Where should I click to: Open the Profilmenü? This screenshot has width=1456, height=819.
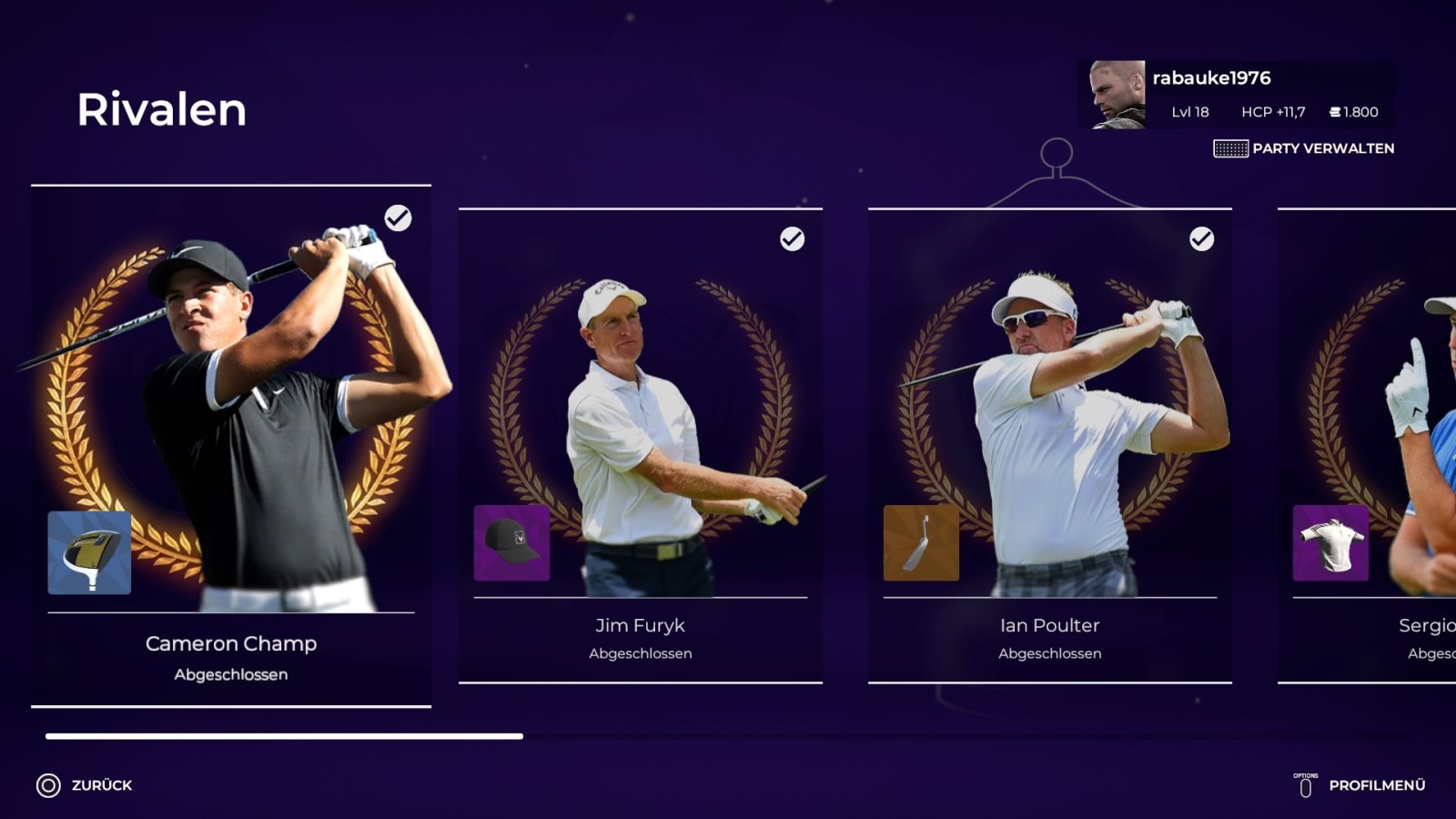pyautogui.click(x=1360, y=785)
